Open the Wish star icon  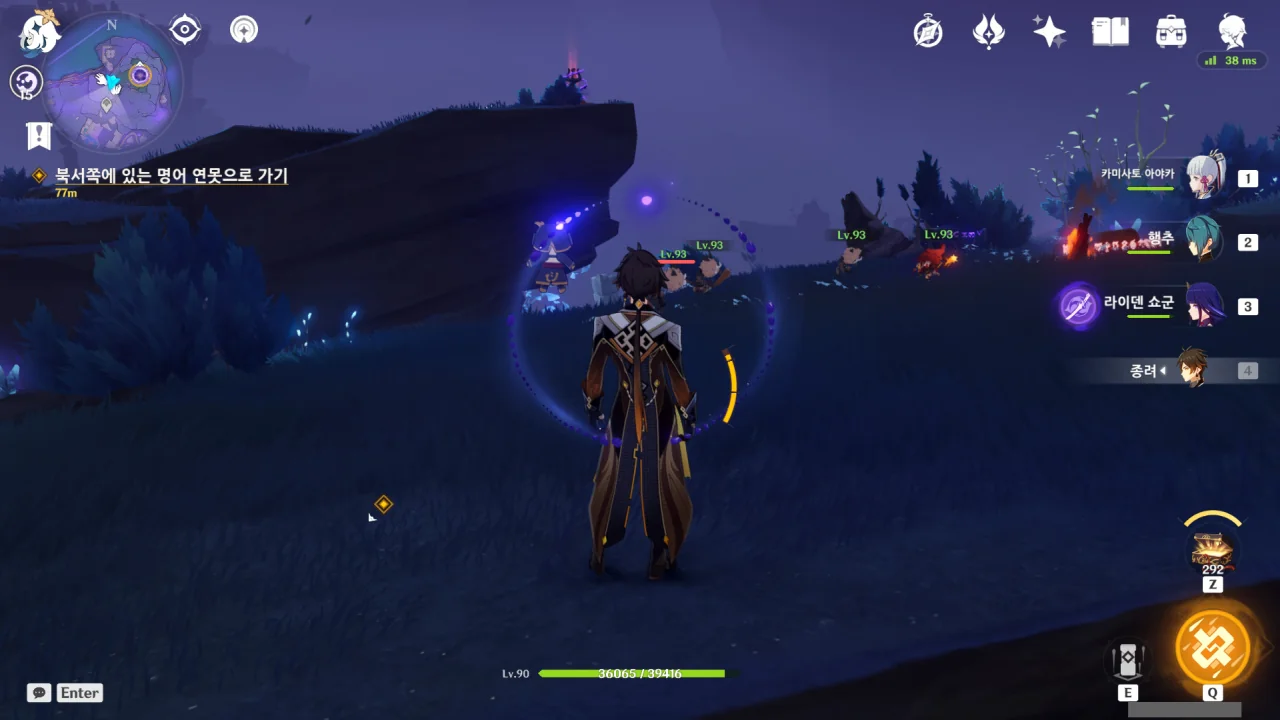(1049, 32)
